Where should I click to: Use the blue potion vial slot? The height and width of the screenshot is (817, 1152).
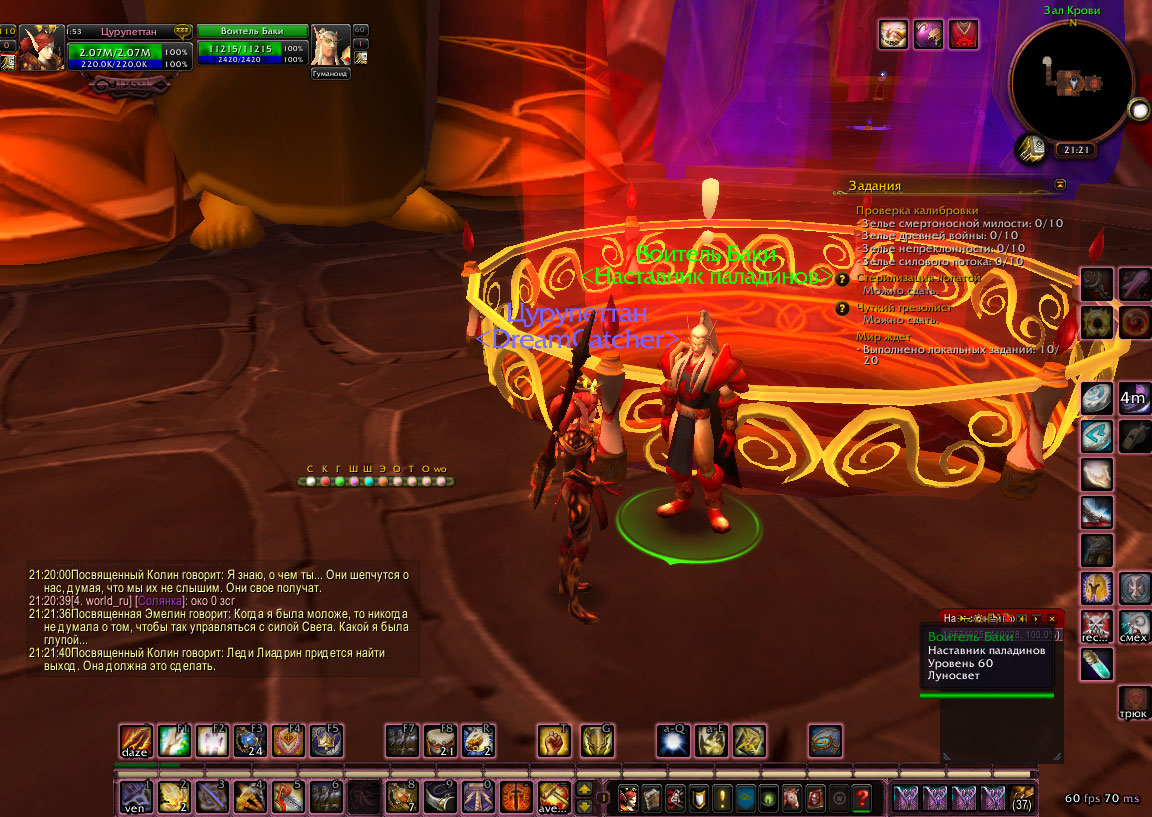(1097, 662)
